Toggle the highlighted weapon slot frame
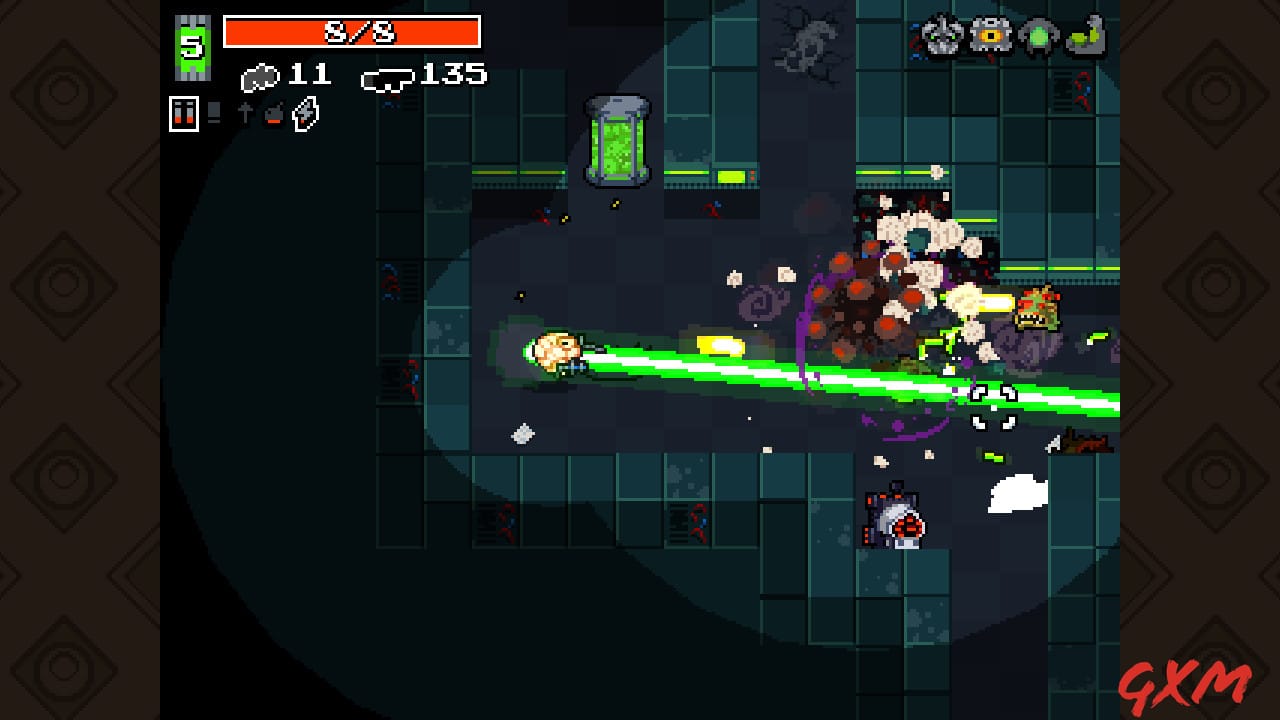 (x=184, y=114)
